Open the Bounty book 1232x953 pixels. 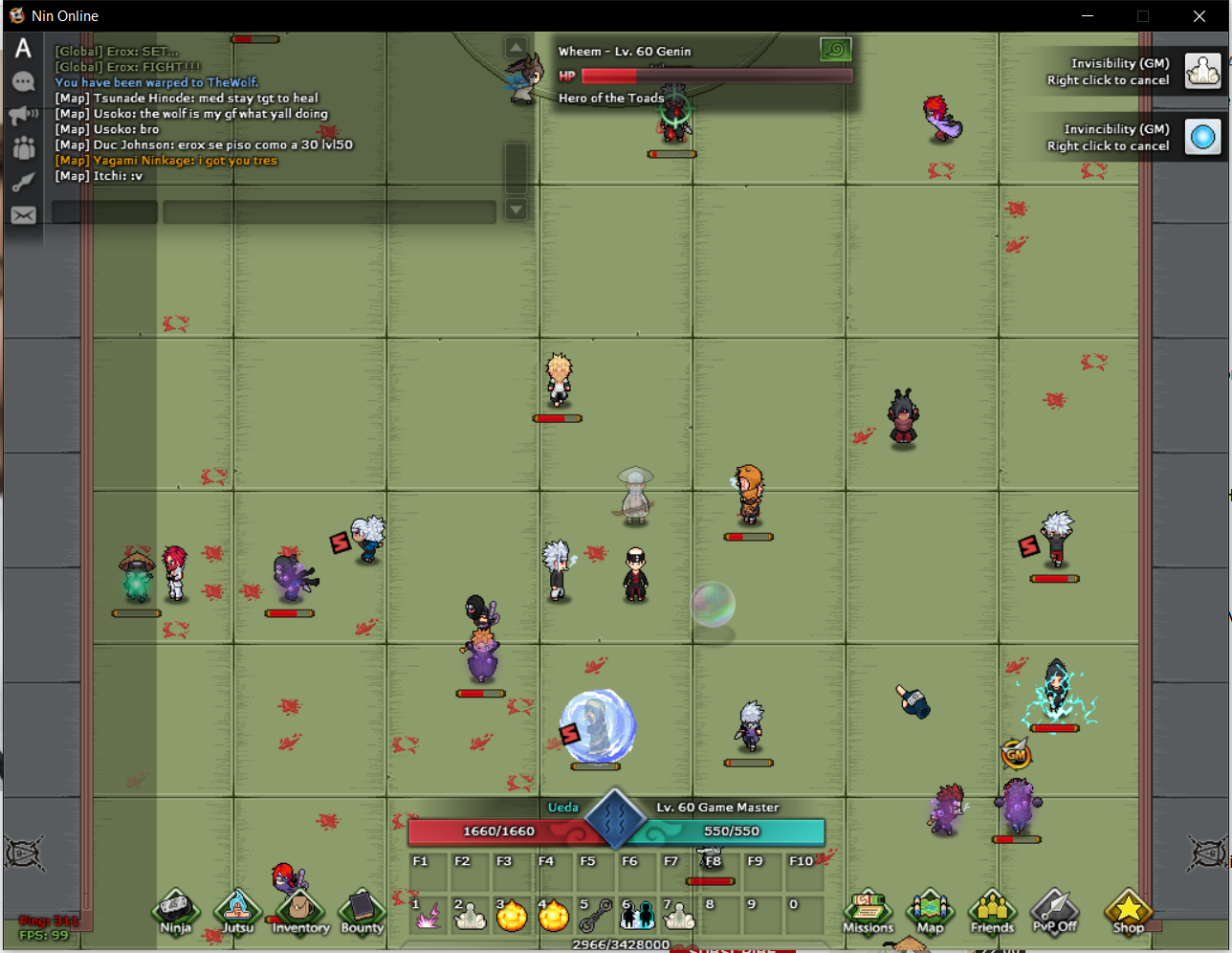362,910
